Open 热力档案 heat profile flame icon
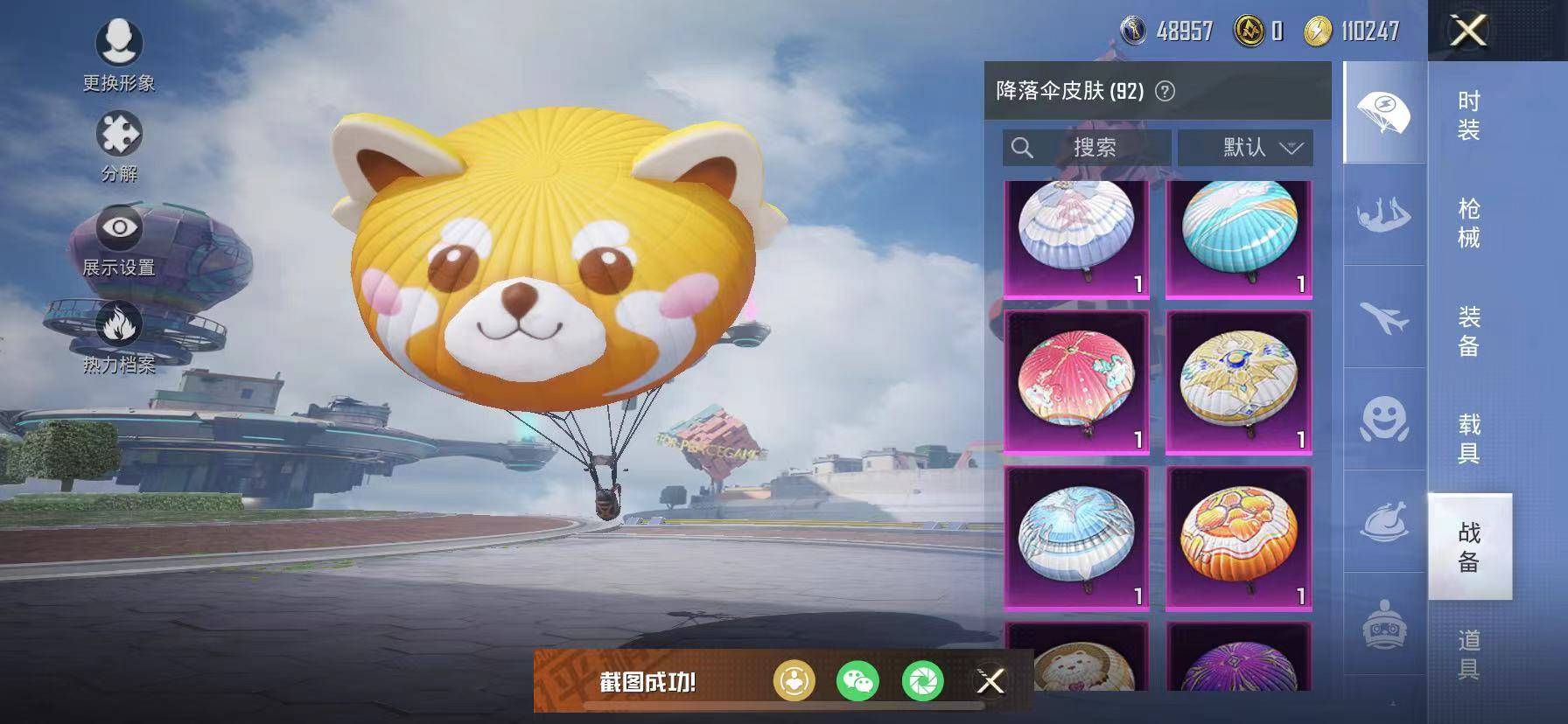1568x724 pixels. click(x=120, y=325)
